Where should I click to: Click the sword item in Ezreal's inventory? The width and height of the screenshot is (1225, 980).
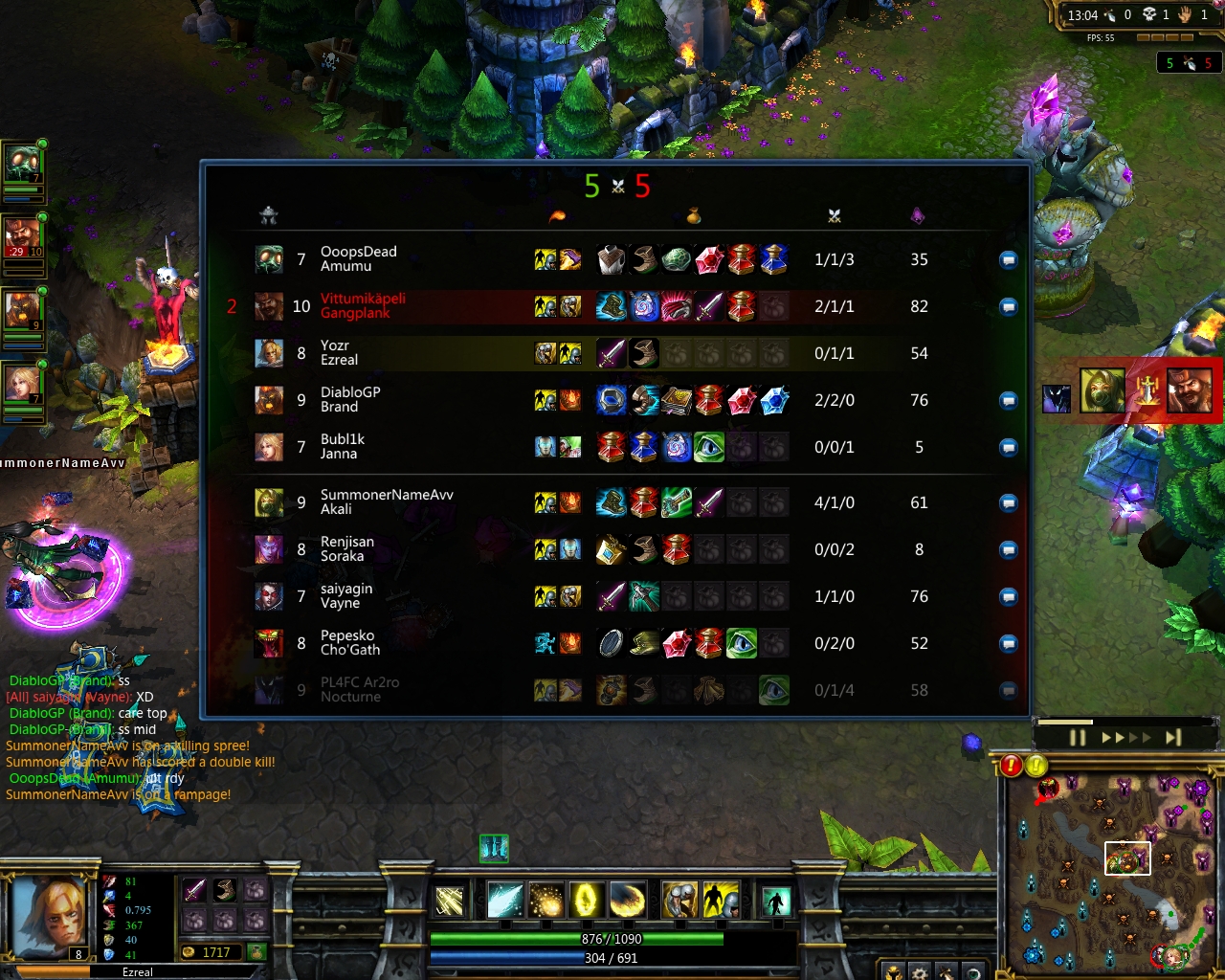(x=194, y=891)
